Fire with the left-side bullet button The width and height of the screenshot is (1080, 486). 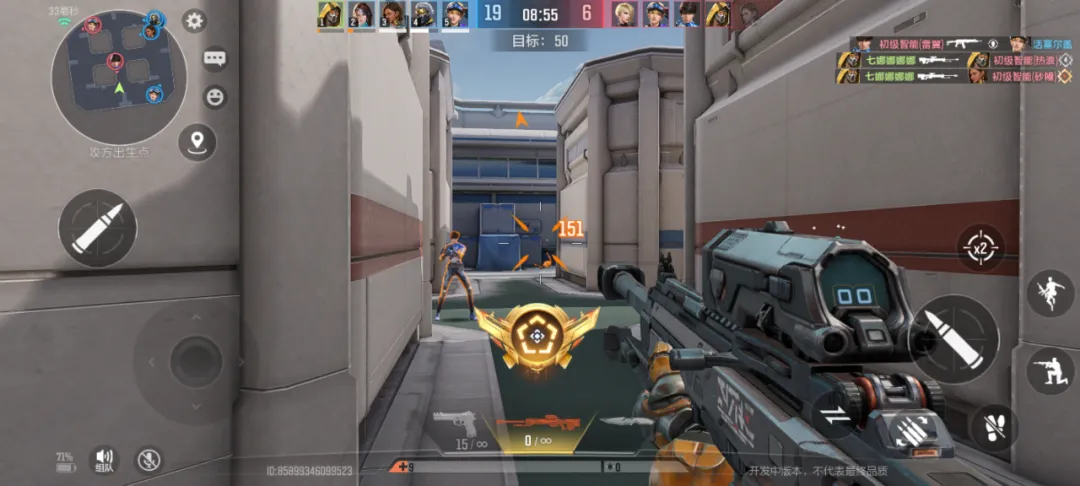click(98, 227)
